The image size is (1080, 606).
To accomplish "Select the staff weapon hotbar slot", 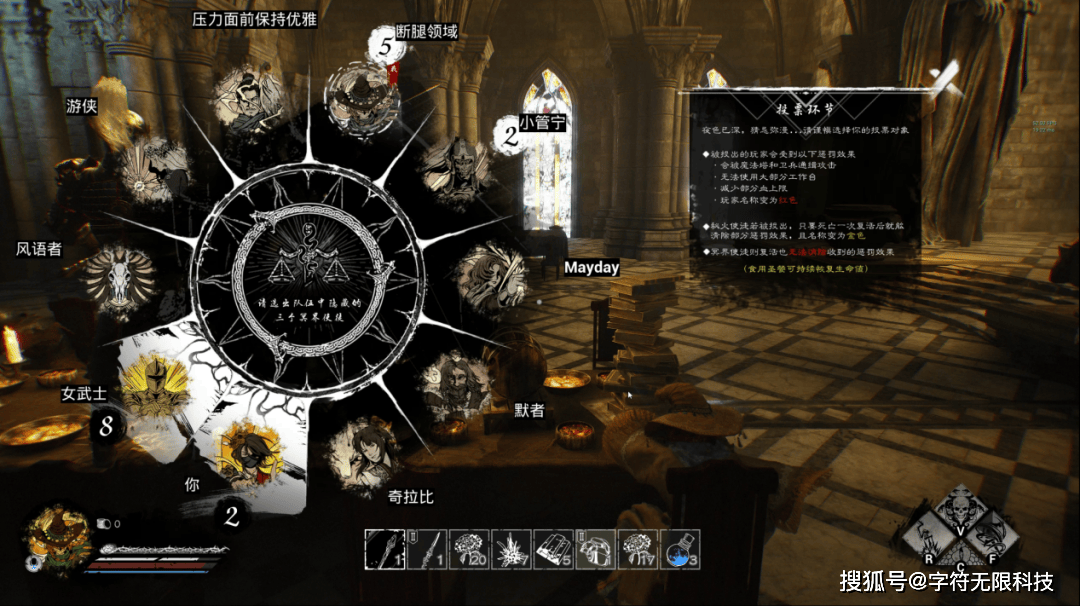I will tap(383, 549).
